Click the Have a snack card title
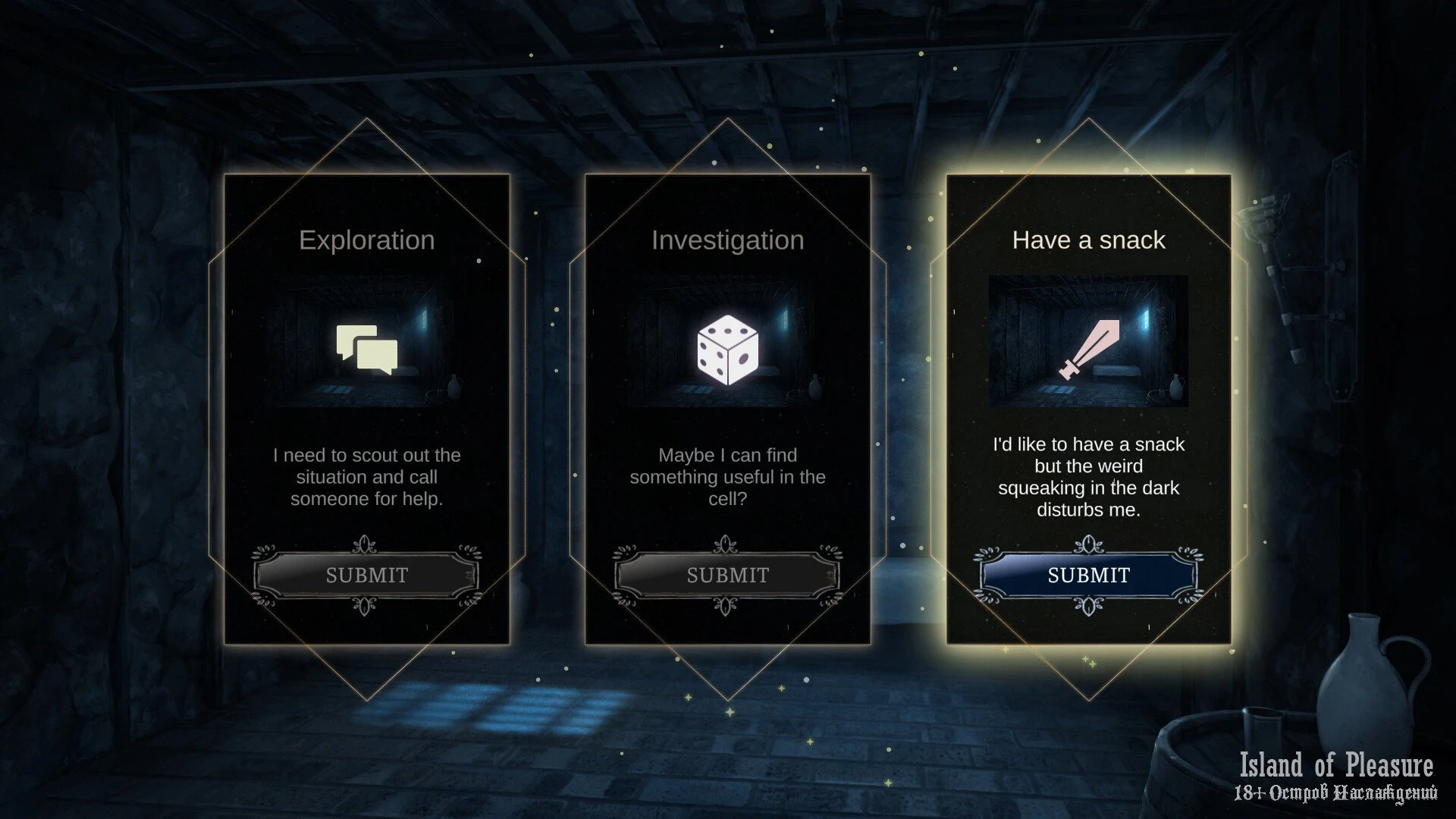The image size is (1456, 819). point(1088,240)
